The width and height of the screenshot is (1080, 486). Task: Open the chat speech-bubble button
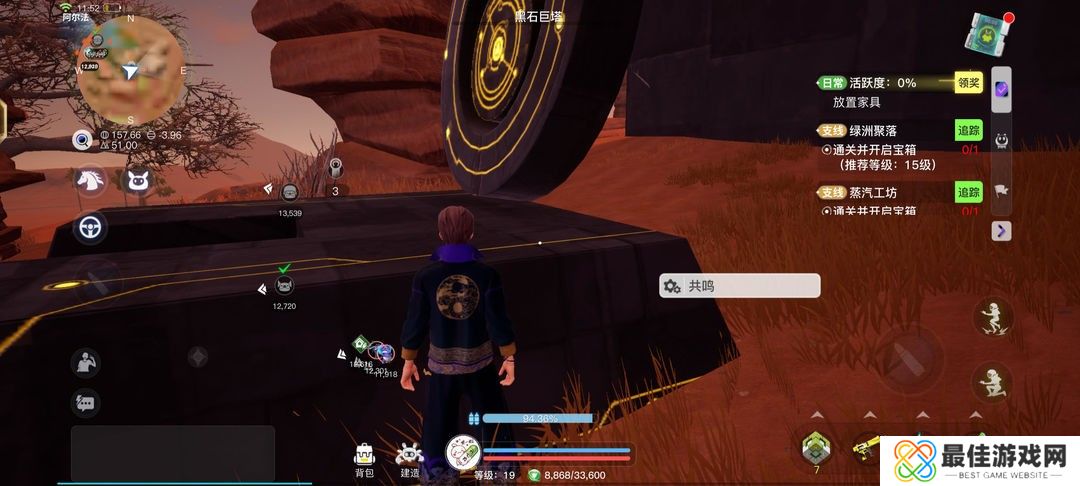click(85, 402)
